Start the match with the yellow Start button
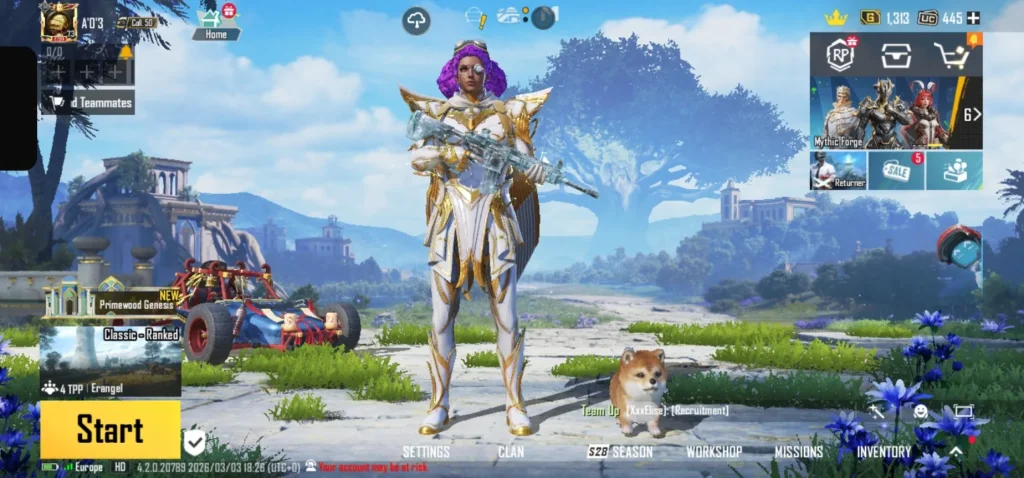 tap(110, 430)
